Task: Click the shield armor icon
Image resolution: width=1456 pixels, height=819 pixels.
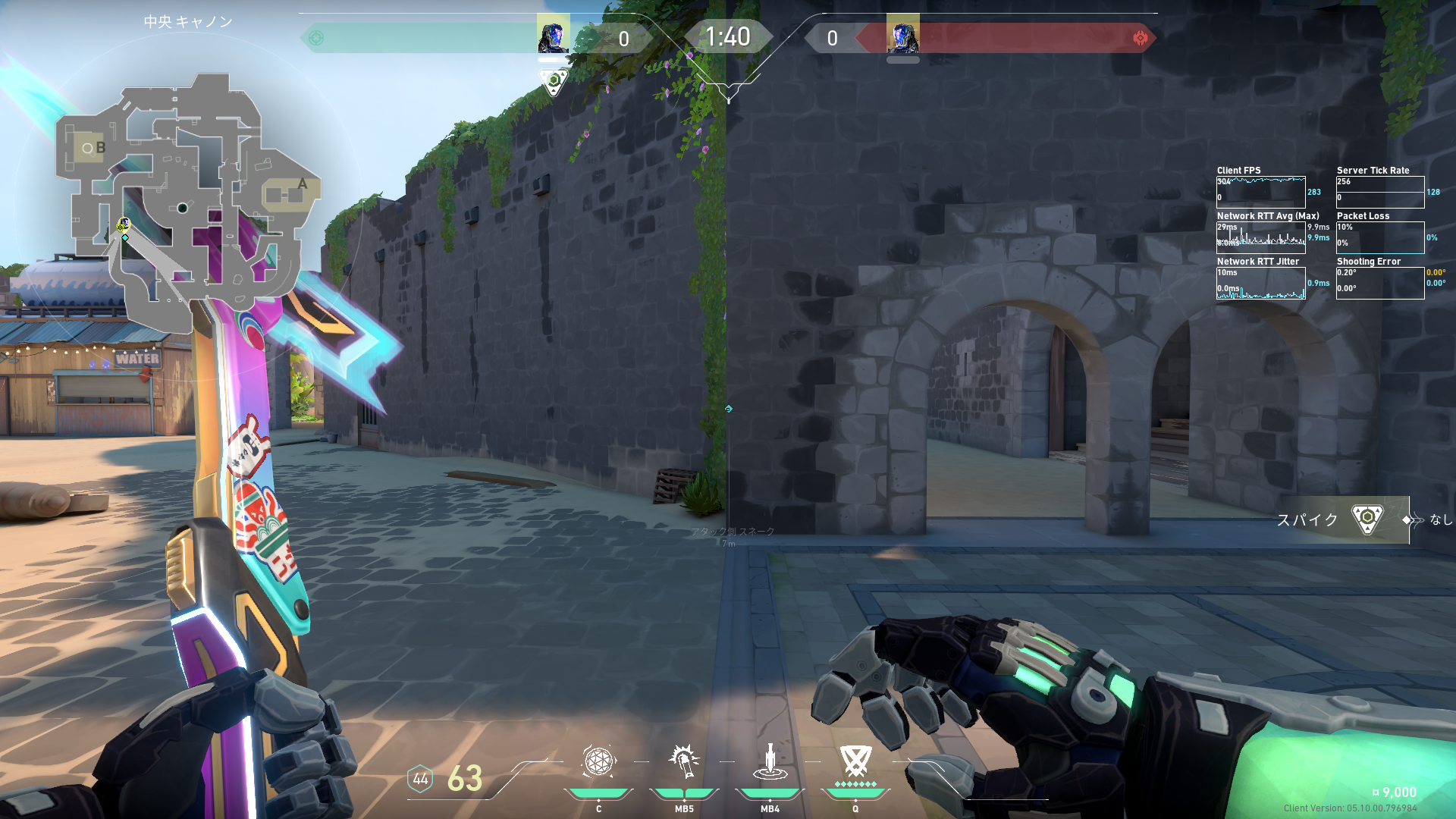Action: pyautogui.click(x=420, y=779)
